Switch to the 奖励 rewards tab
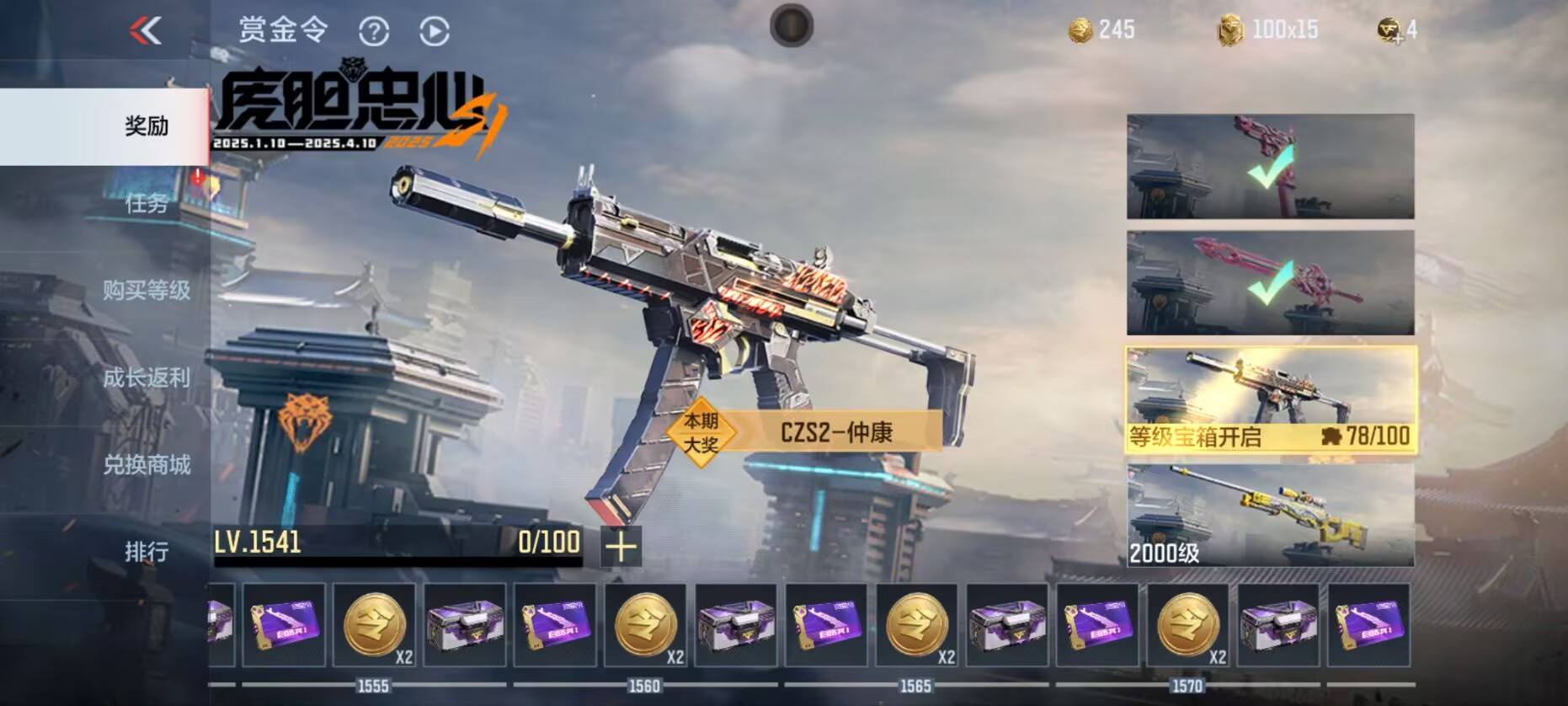The image size is (1568, 706). pos(146,126)
